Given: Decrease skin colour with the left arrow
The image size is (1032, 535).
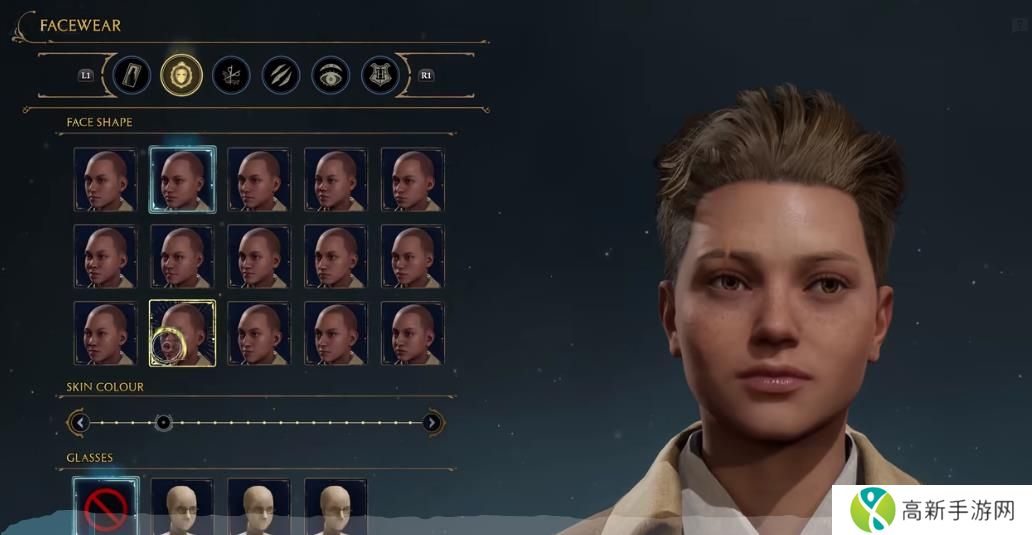Looking at the screenshot, I should (80, 423).
